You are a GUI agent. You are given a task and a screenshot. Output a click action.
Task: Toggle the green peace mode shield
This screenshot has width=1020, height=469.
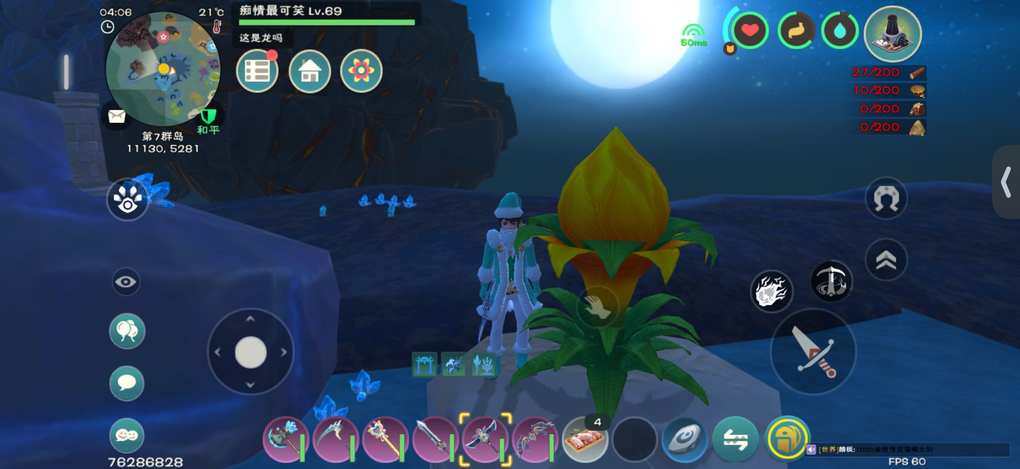(208, 117)
